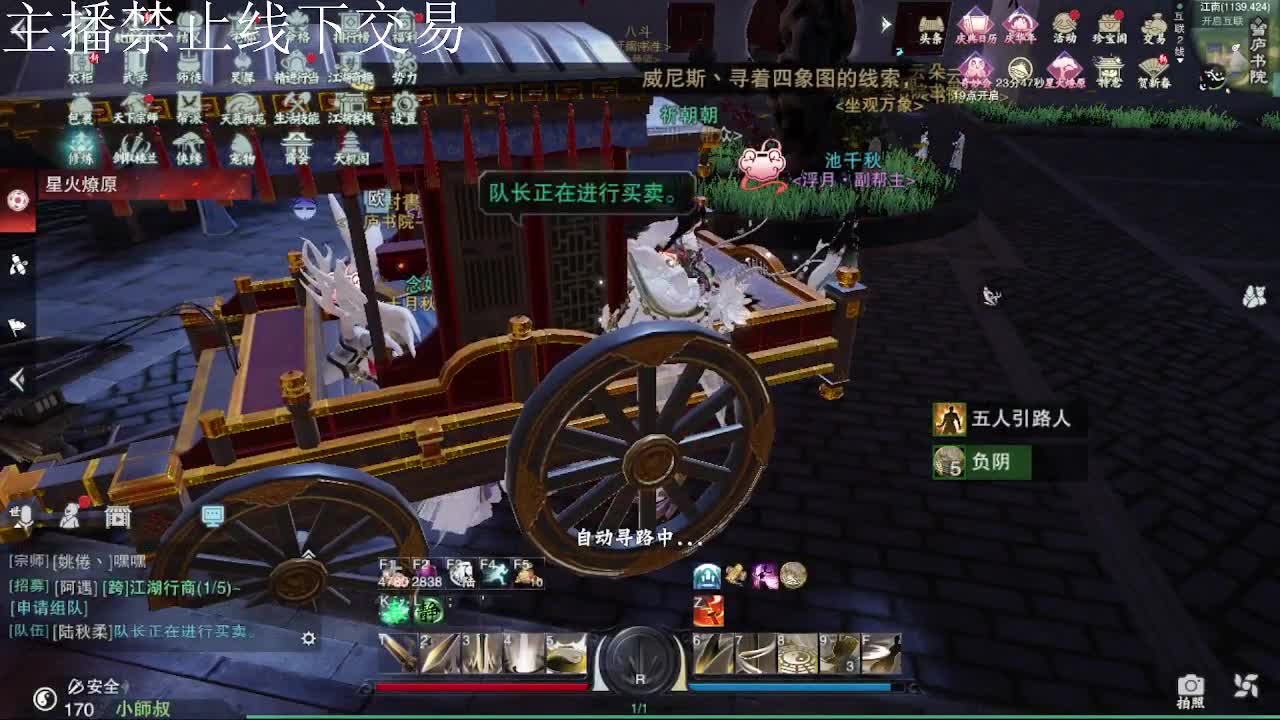Click the red health bar
The image size is (1280, 720).
[480, 688]
